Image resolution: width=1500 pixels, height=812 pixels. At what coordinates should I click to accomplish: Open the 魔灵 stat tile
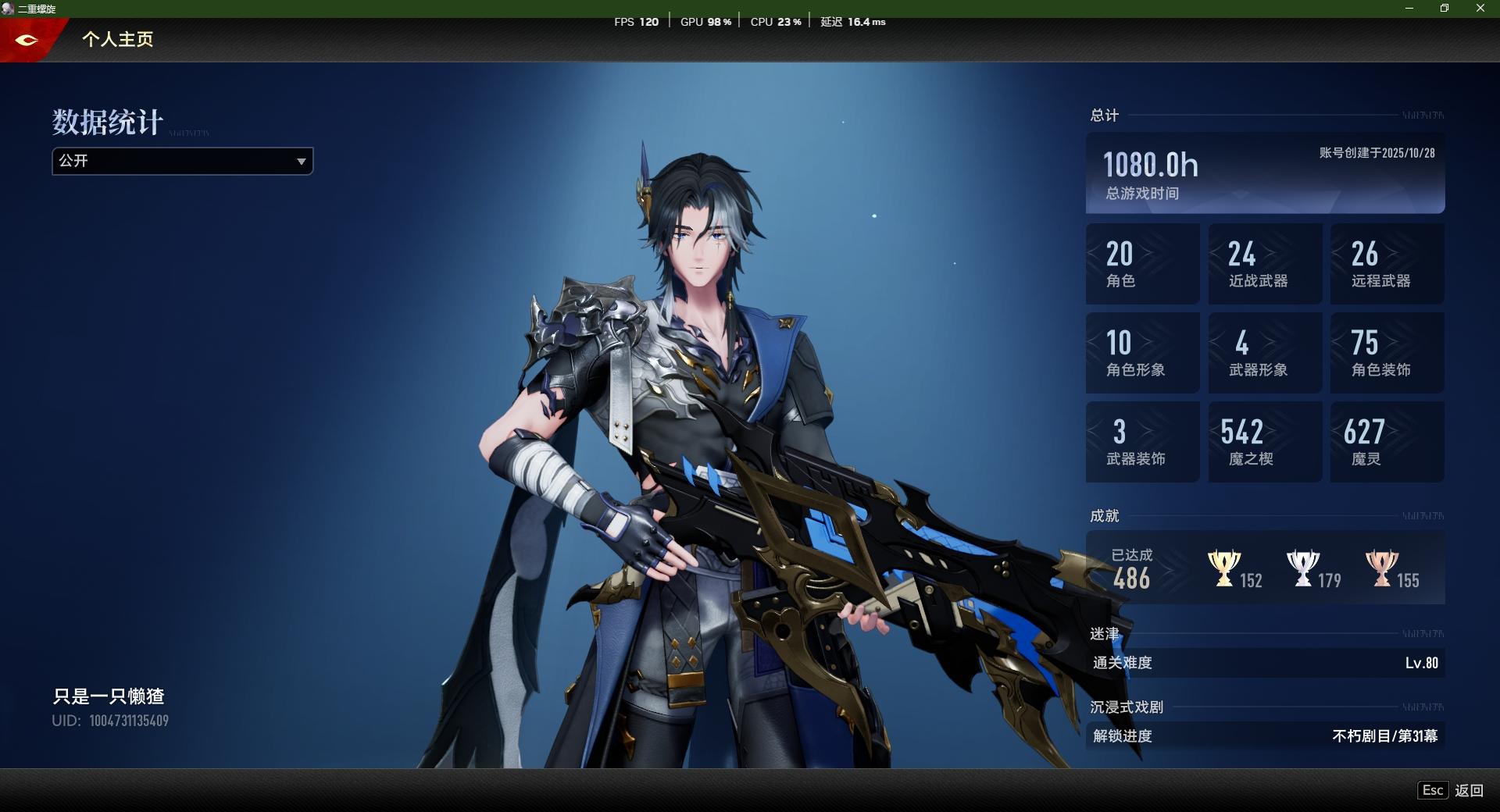click(x=1387, y=442)
